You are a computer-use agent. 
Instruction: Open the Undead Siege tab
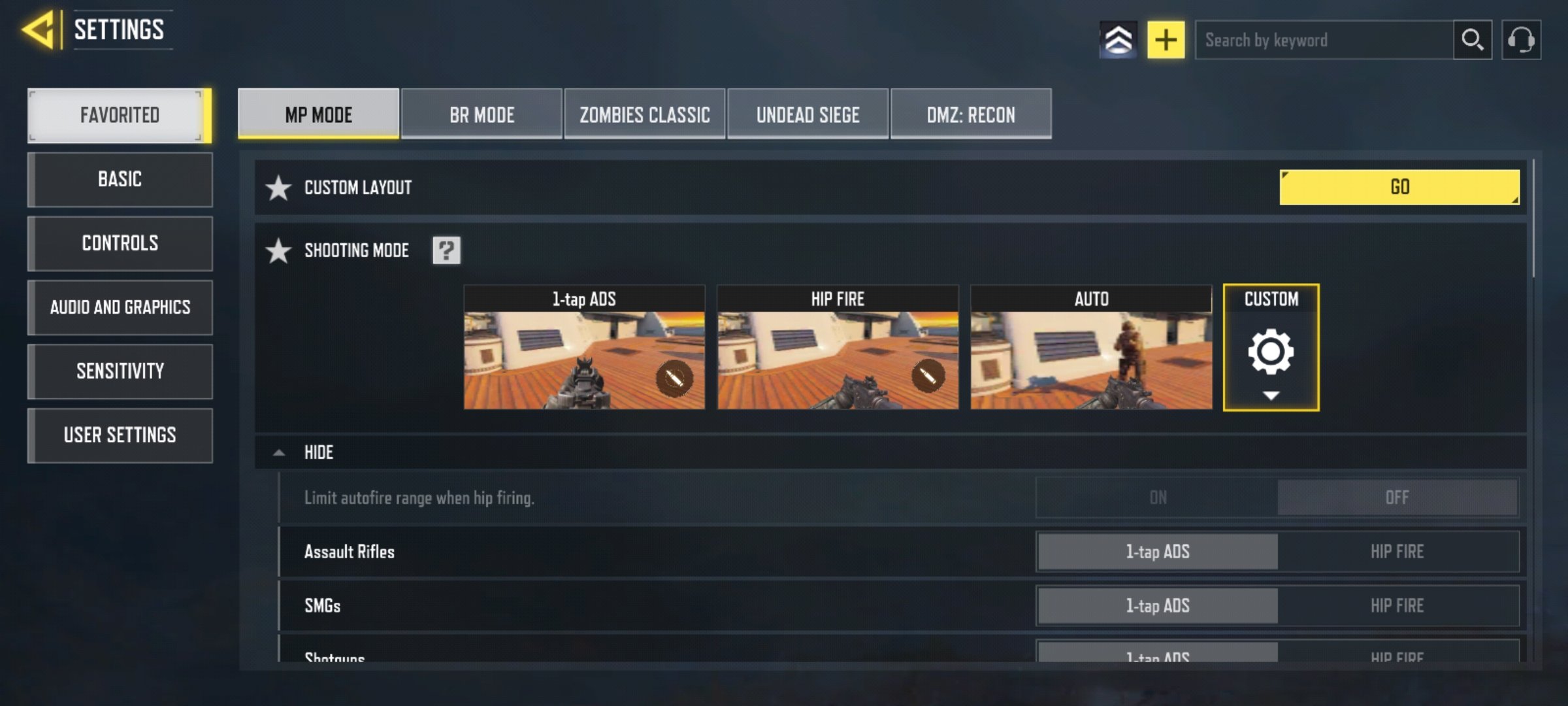tap(808, 115)
